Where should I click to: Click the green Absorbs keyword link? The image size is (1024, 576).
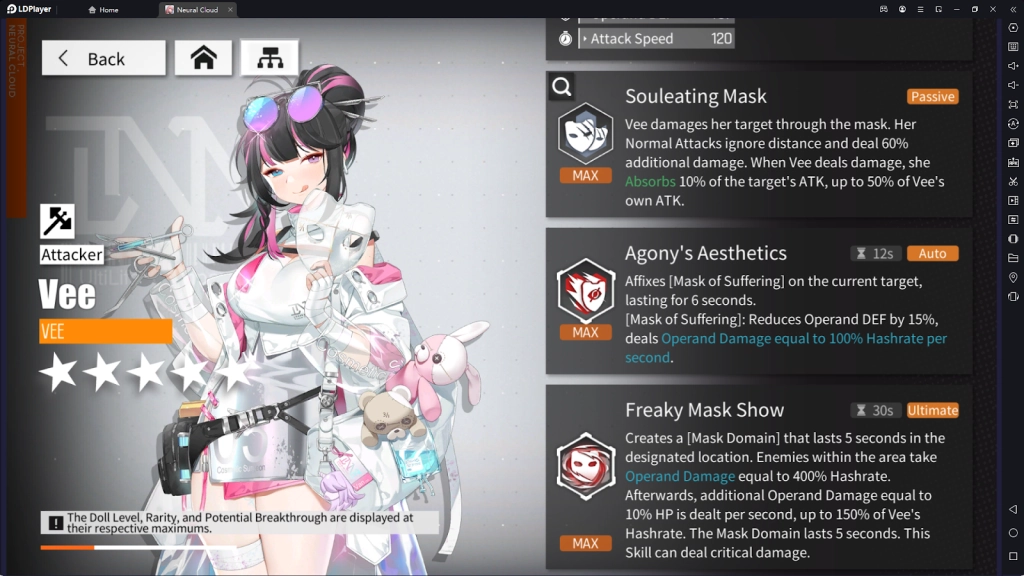click(650, 182)
